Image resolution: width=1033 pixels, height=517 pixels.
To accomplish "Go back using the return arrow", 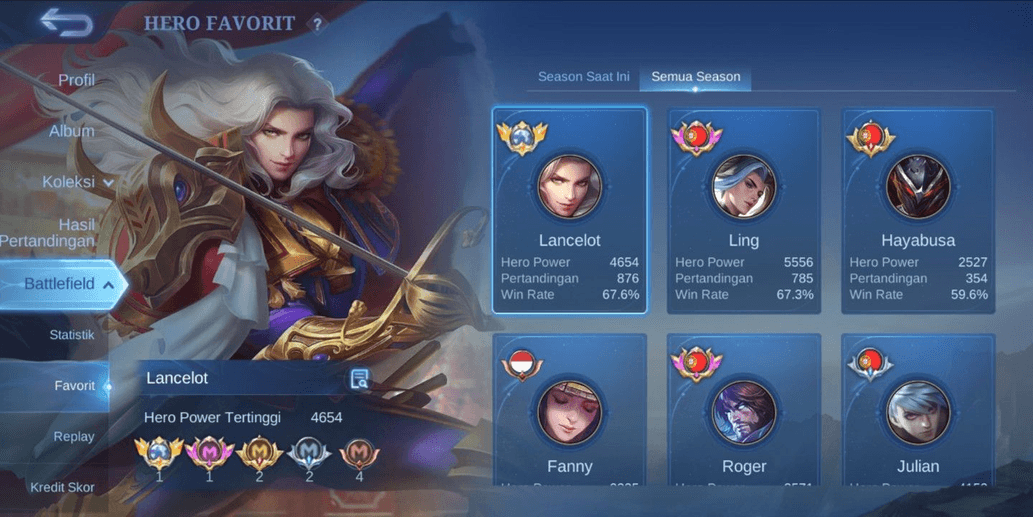I will [x=67, y=23].
